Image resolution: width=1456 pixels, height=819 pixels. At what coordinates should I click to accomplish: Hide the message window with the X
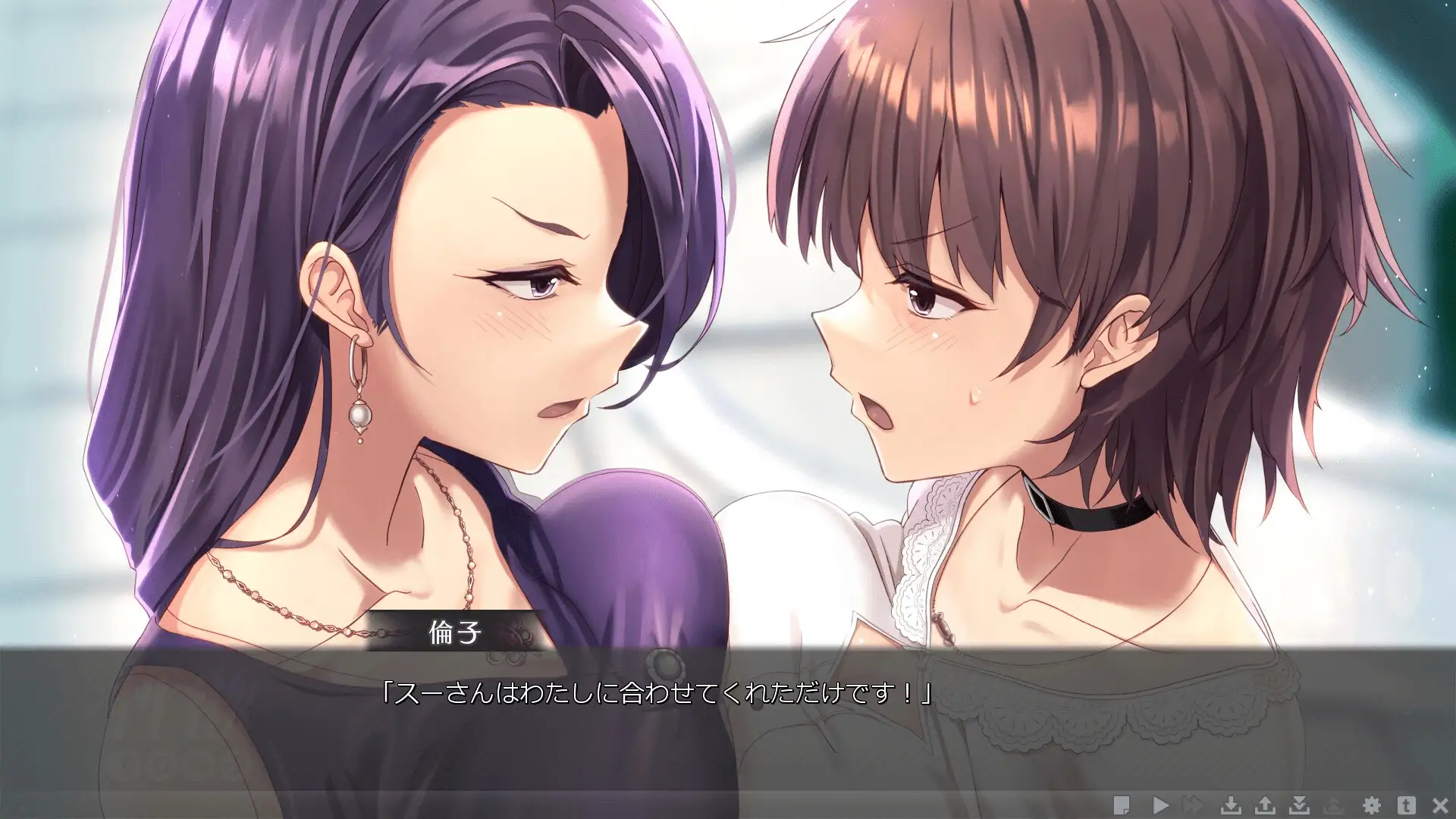1440,805
